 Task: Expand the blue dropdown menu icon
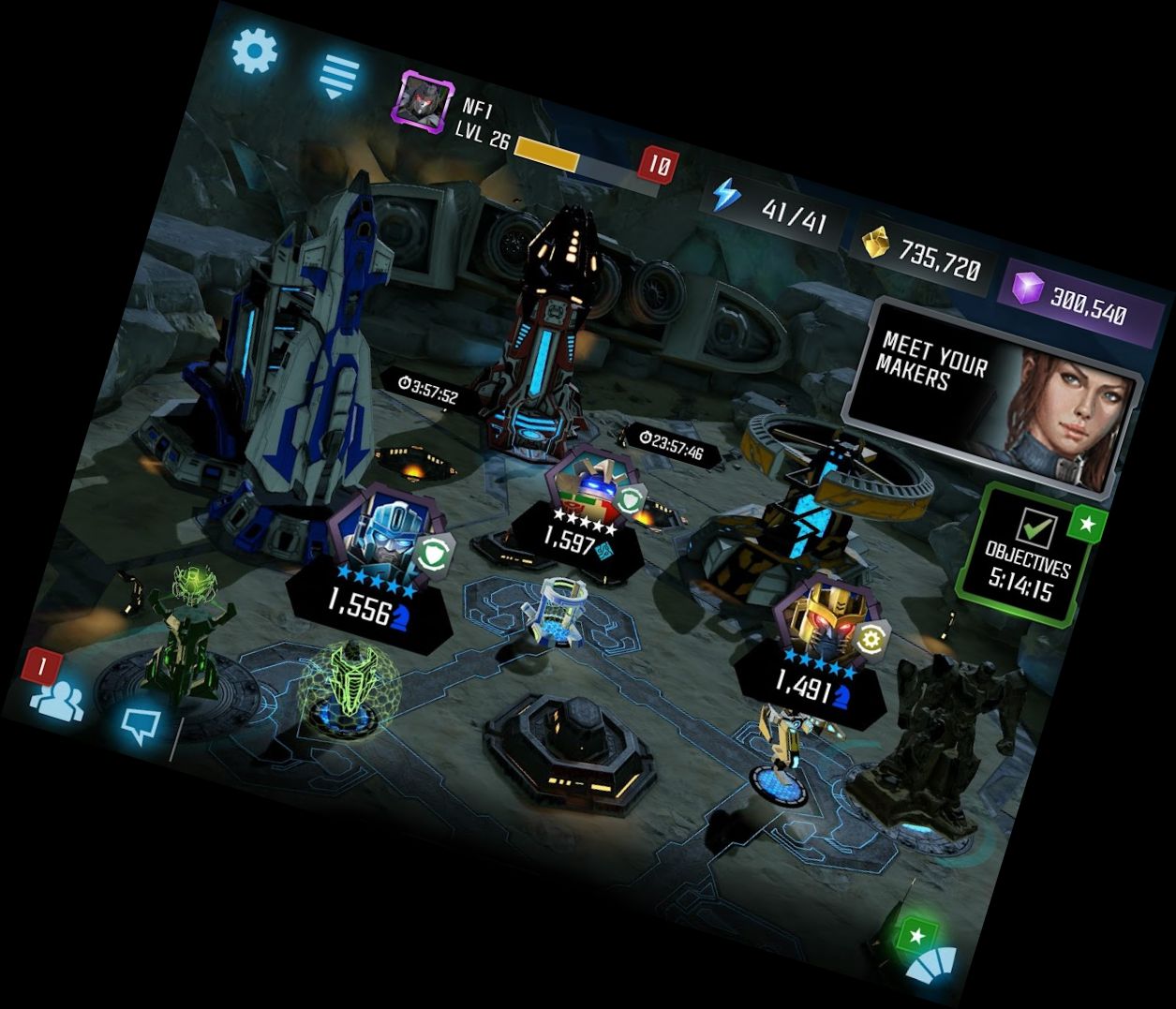pyautogui.click(x=339, y=75)
